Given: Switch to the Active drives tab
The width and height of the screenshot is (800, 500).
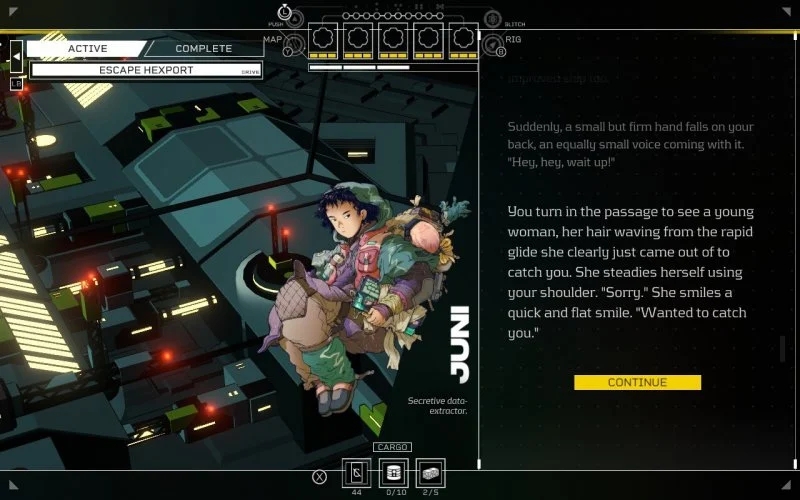Looking at the screenshot, I should pyautogui.click(x=87, y=48).
